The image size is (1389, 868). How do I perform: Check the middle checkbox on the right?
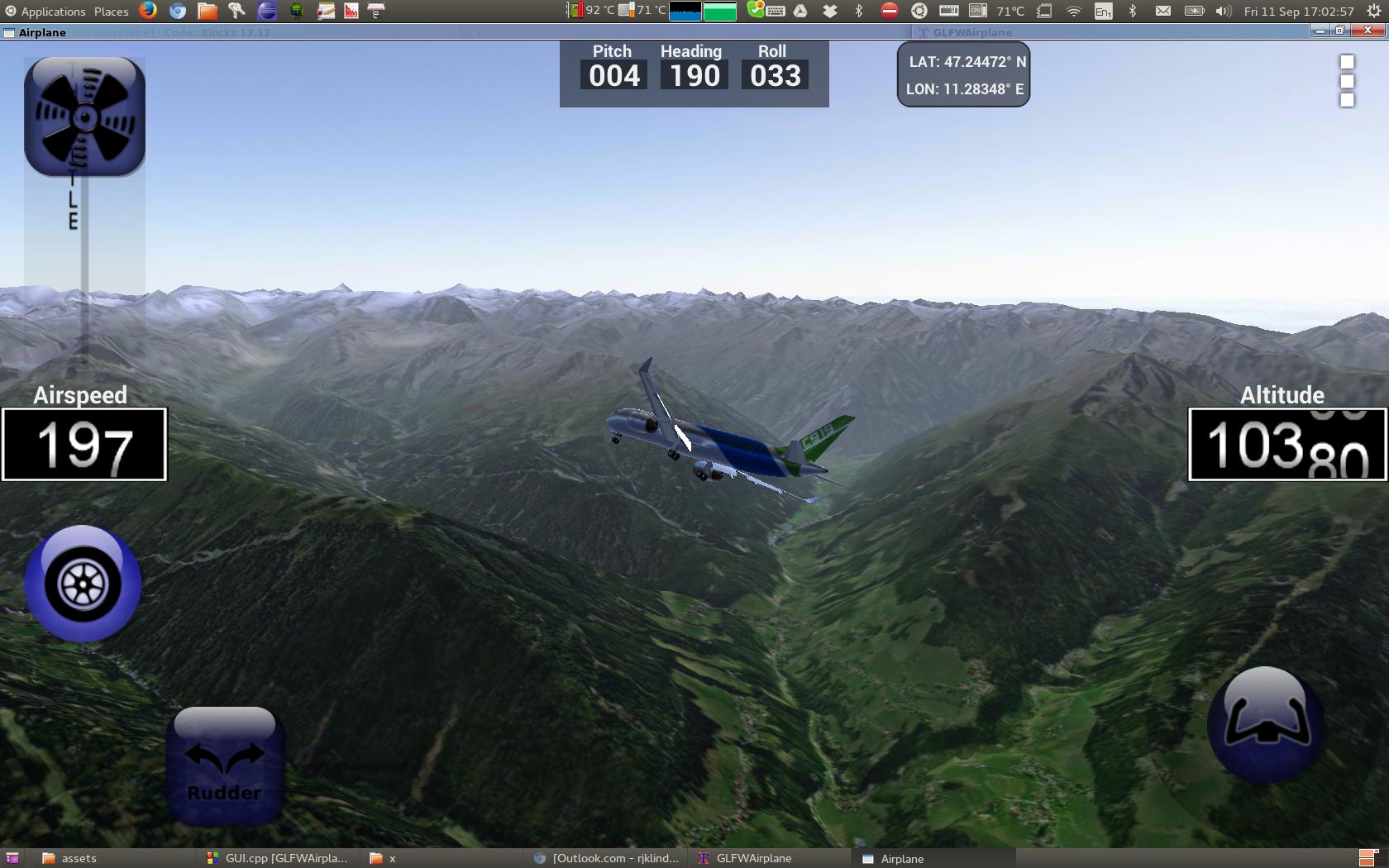click(1347, 81)
